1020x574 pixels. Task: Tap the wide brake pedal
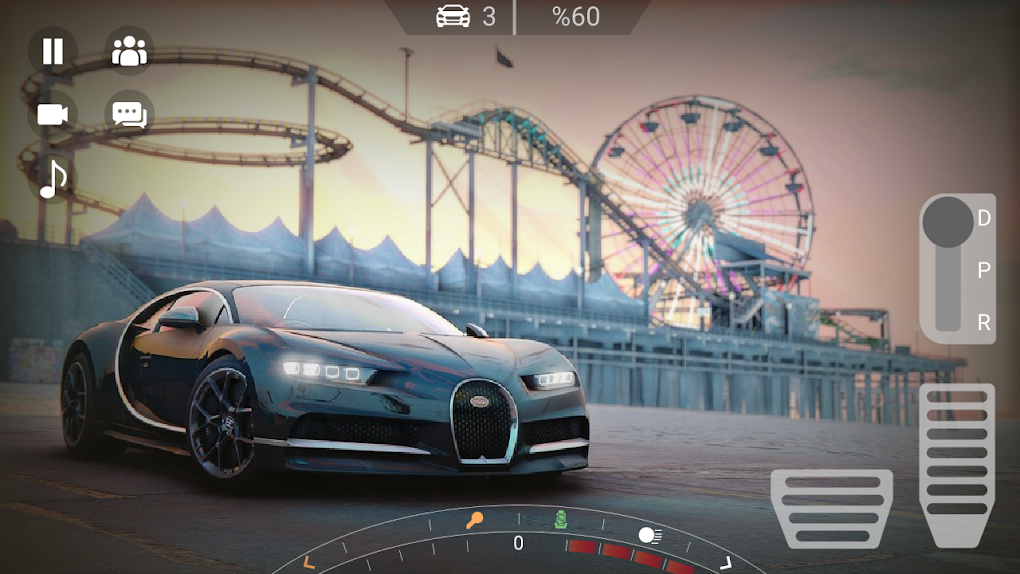point(831,508)
